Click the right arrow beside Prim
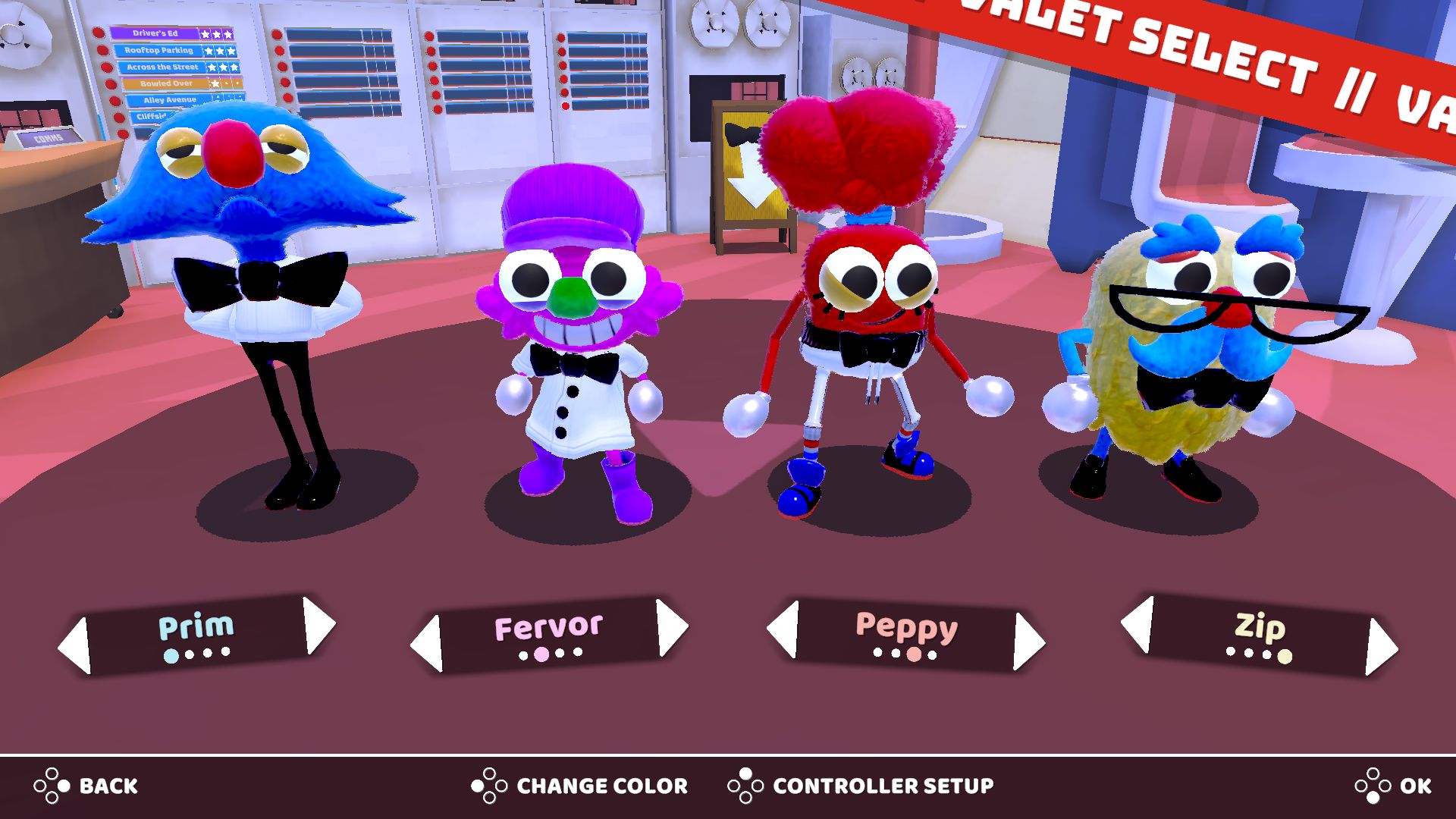Image resolution: width=1456 pixels, height=819 pixels. [319, 626]
